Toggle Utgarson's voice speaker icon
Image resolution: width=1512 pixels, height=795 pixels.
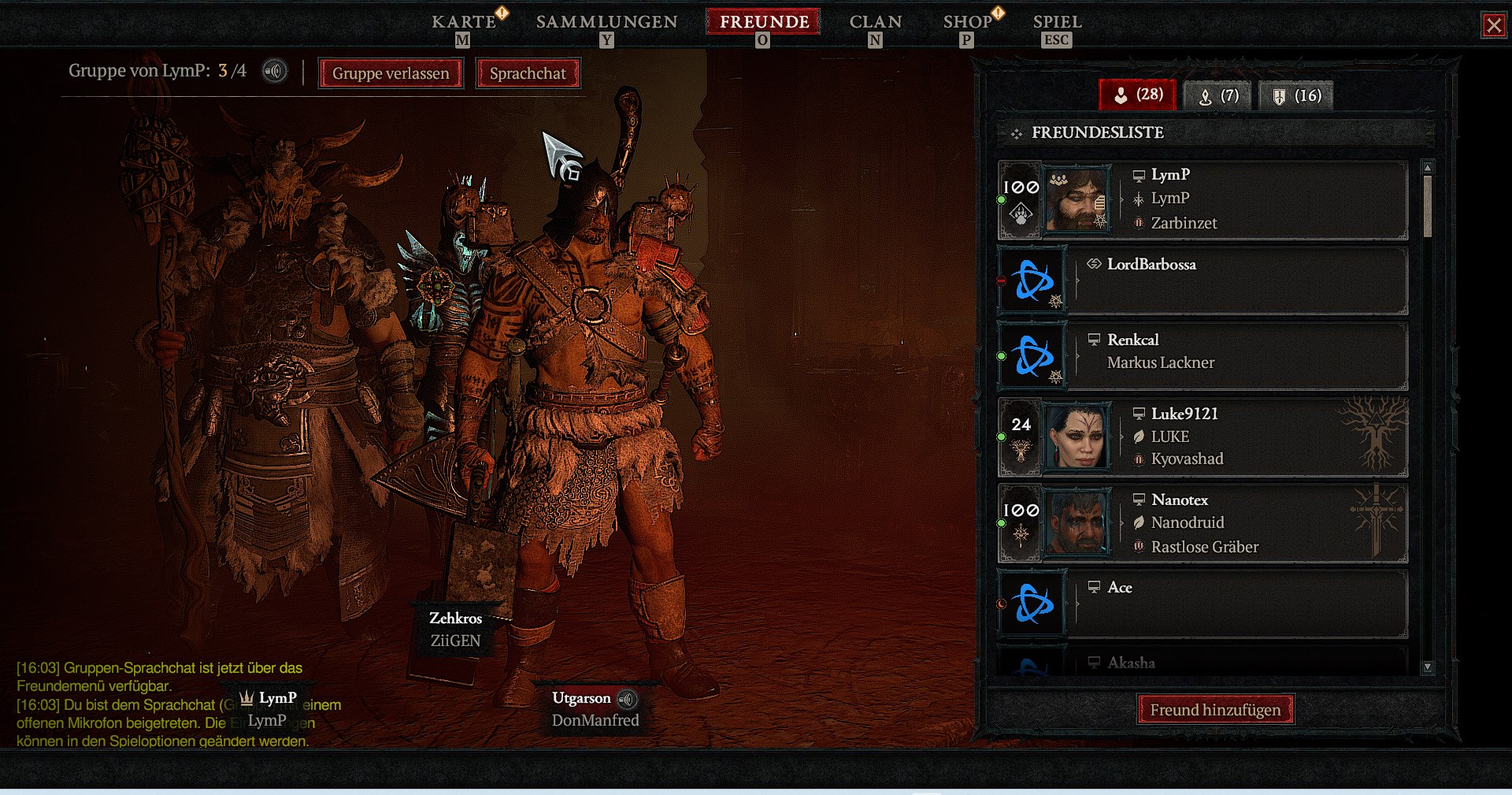[x=627, y=699]
